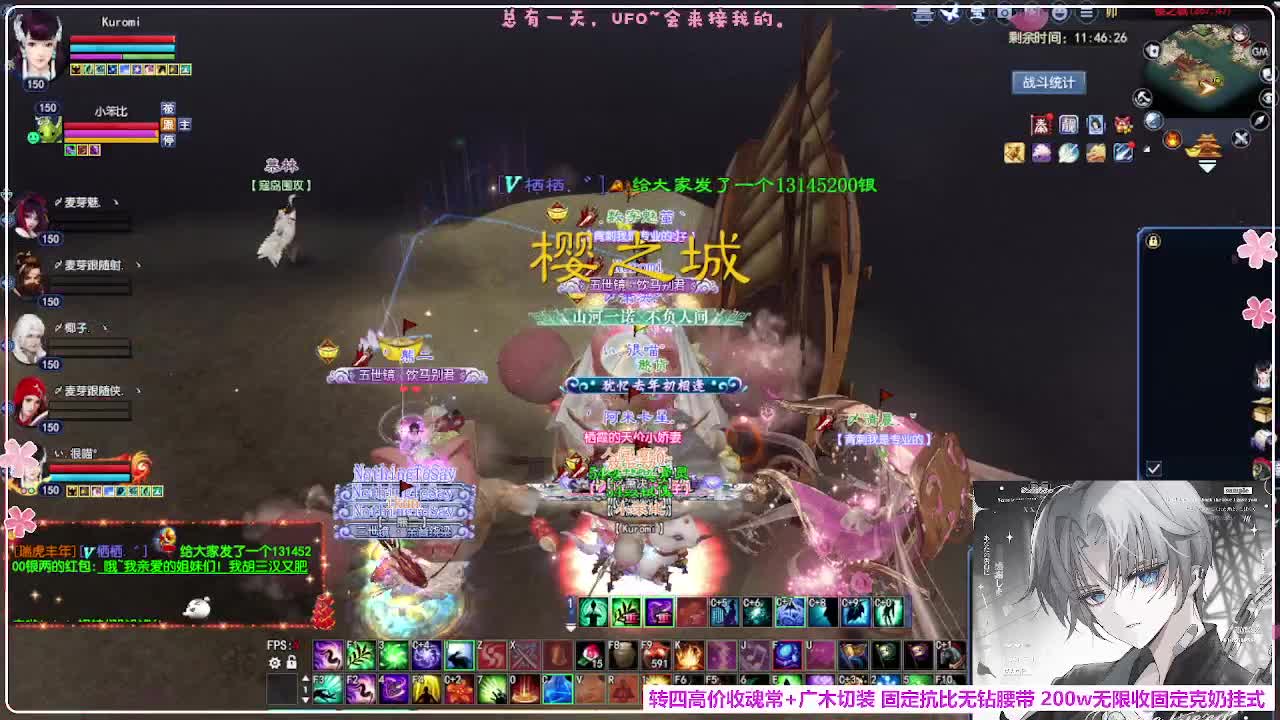This screenshot has height=720, width=1280.
Task: Click the flame icon left of the minimap tower
Action: click(1174, 138)
